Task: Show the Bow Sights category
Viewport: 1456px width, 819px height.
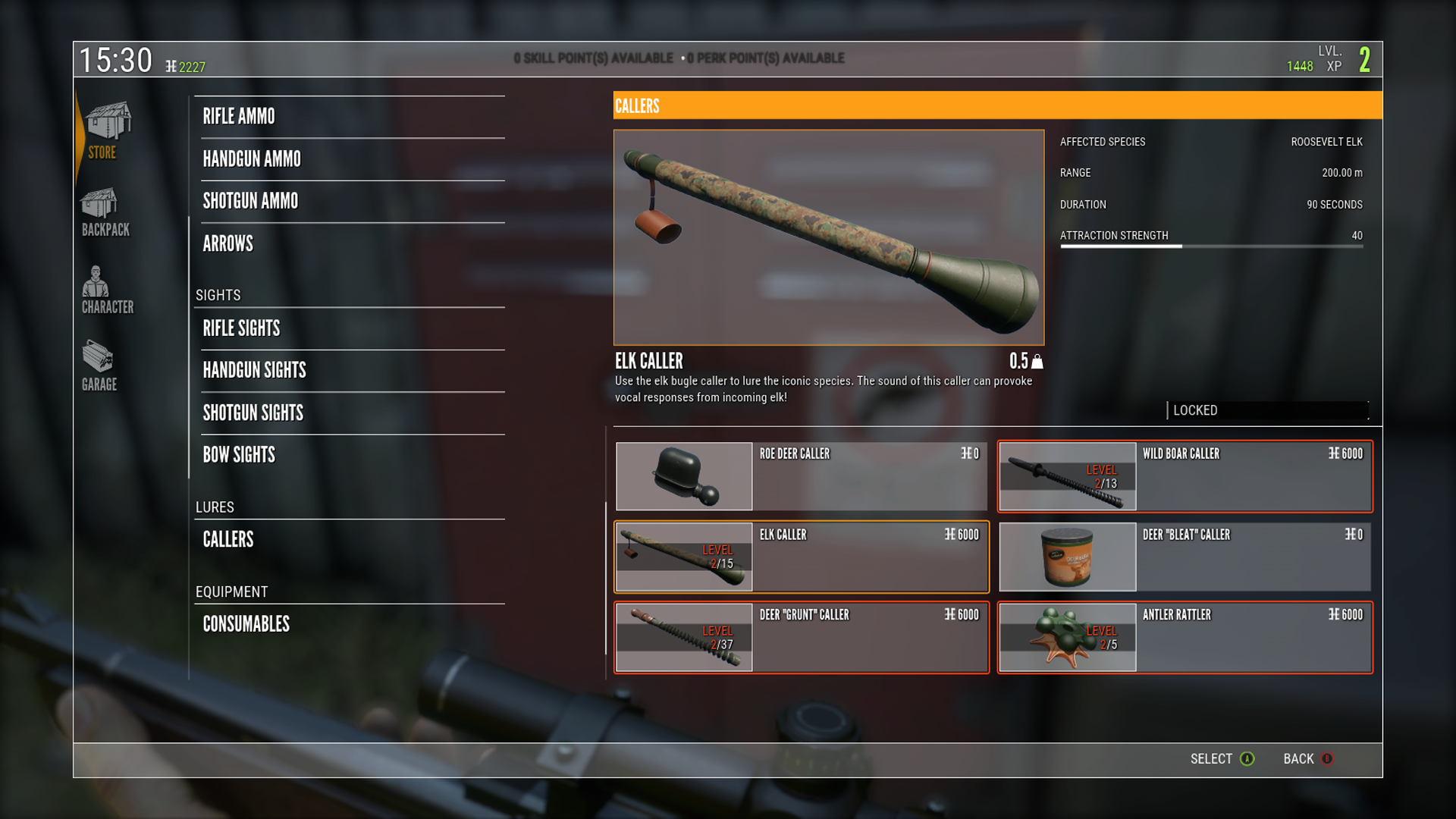Action: (239, 455)
